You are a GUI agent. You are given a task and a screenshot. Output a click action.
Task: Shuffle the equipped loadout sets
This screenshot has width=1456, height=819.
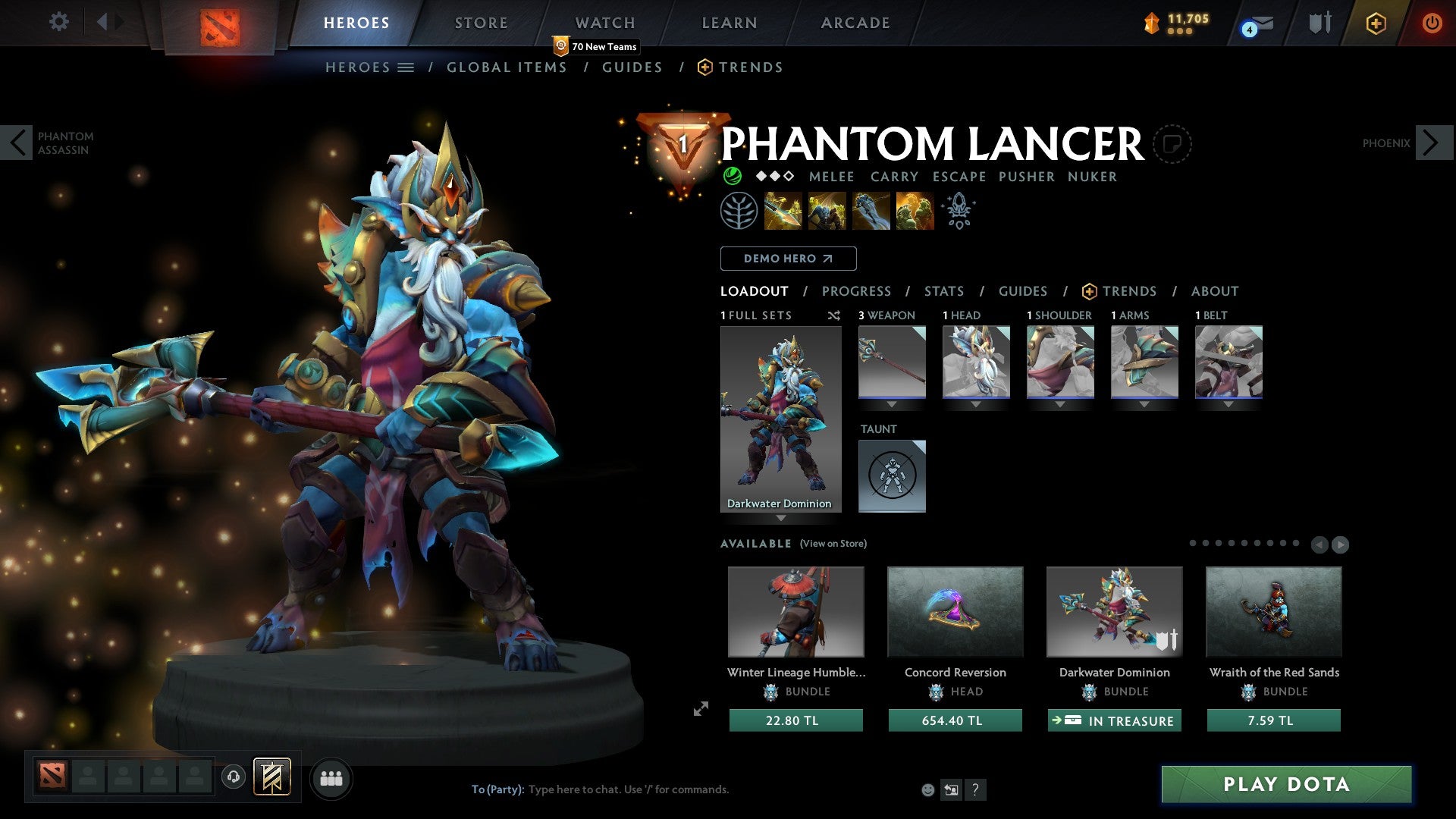point(834,315)
